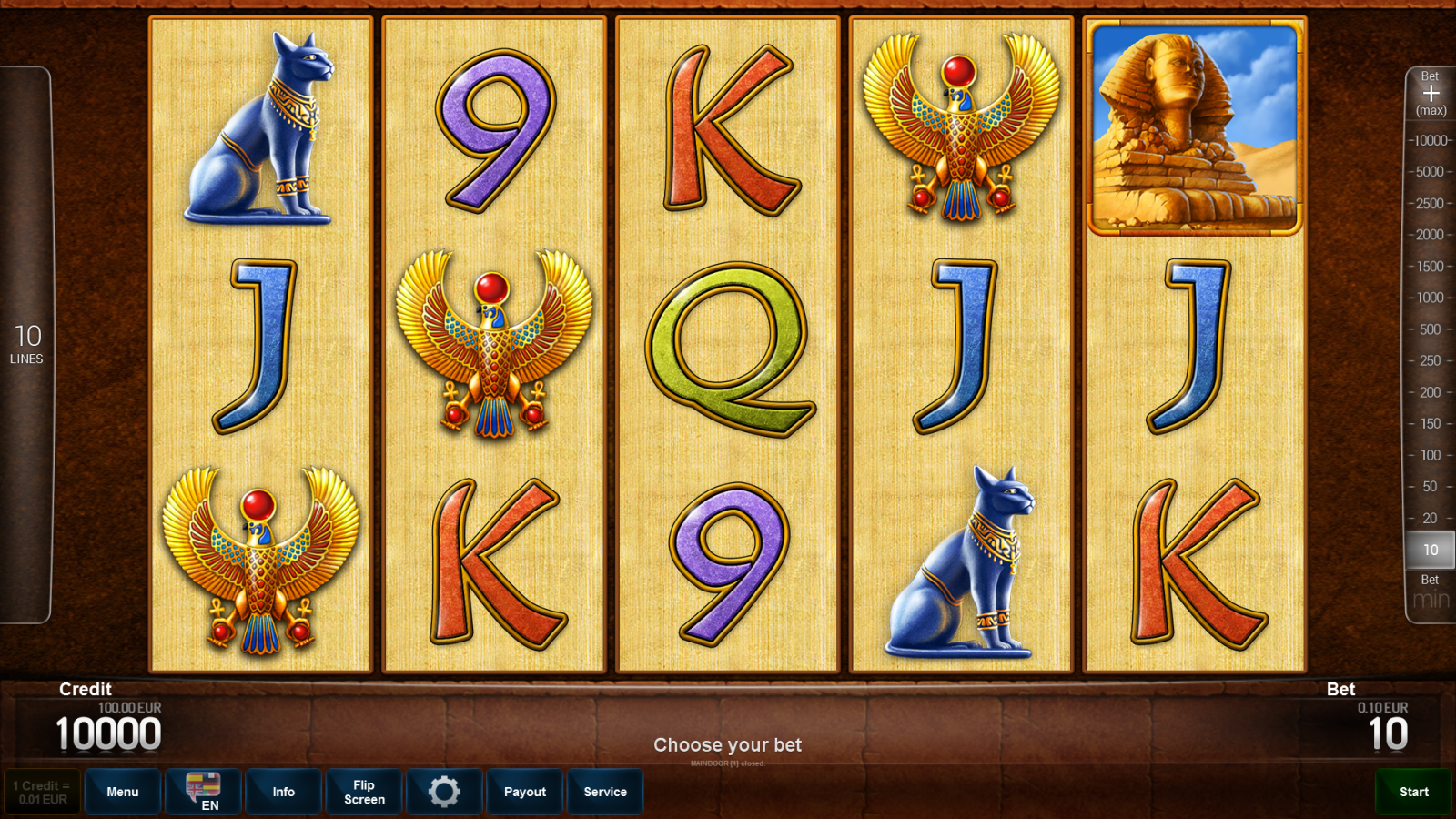Open the gear settings icon
1456x819 pixels.
click(x=444, y=792)
